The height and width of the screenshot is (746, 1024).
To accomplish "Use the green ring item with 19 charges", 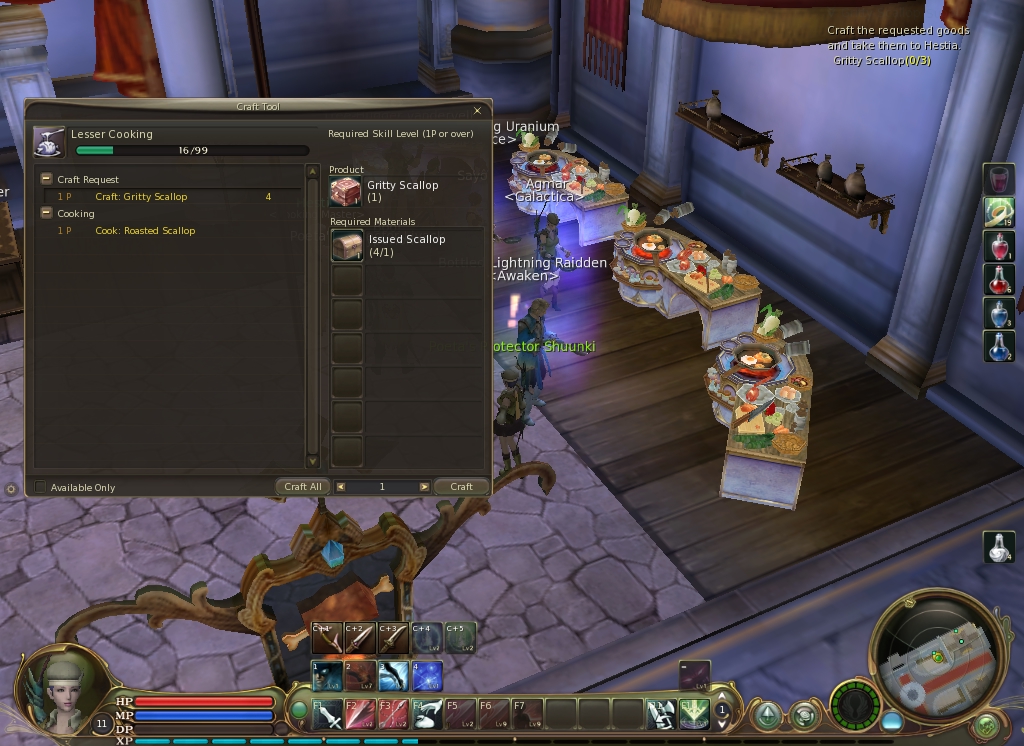I will [999, 212].
